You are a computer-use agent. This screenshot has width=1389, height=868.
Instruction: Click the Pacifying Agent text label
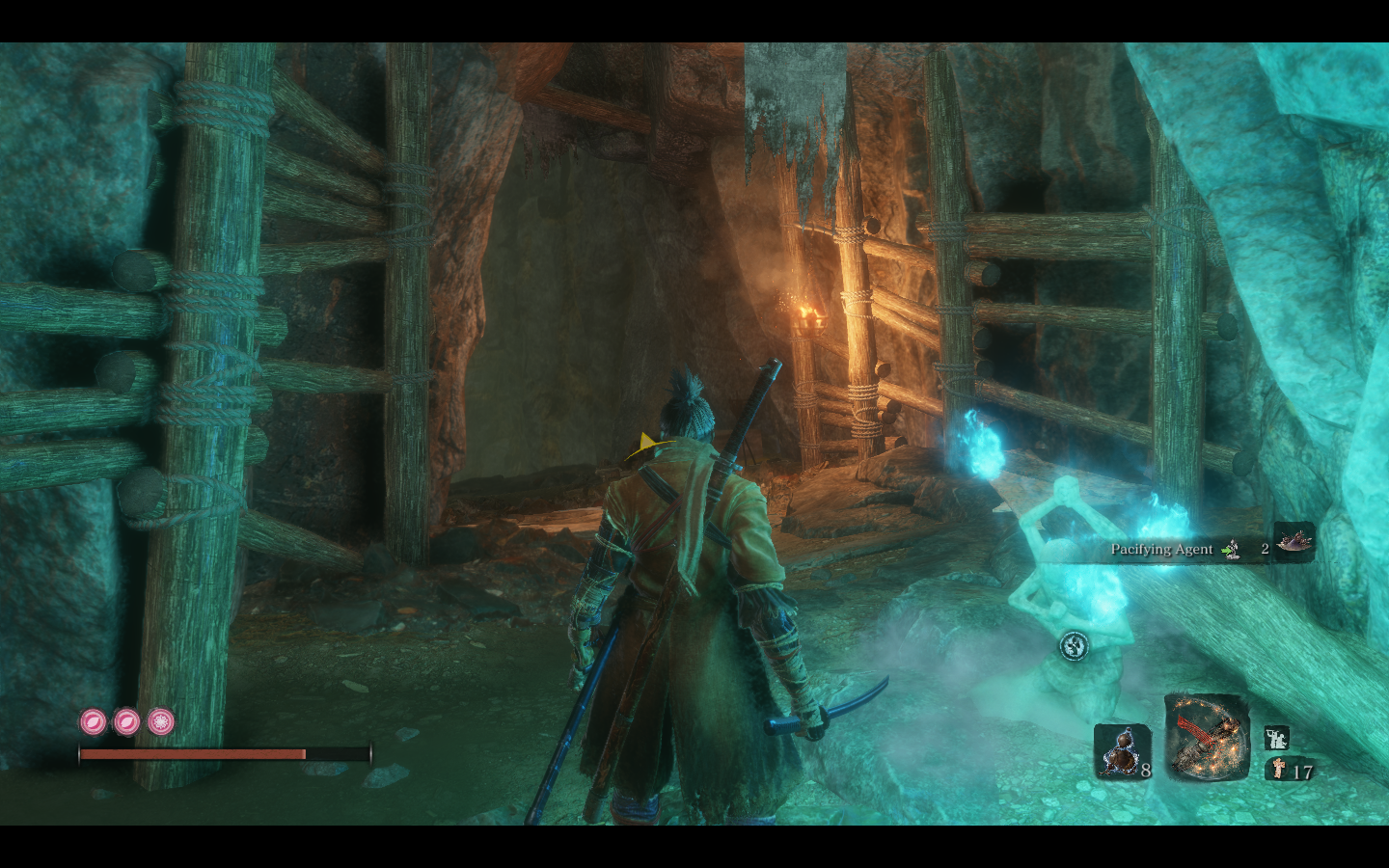pos(1163,549)
